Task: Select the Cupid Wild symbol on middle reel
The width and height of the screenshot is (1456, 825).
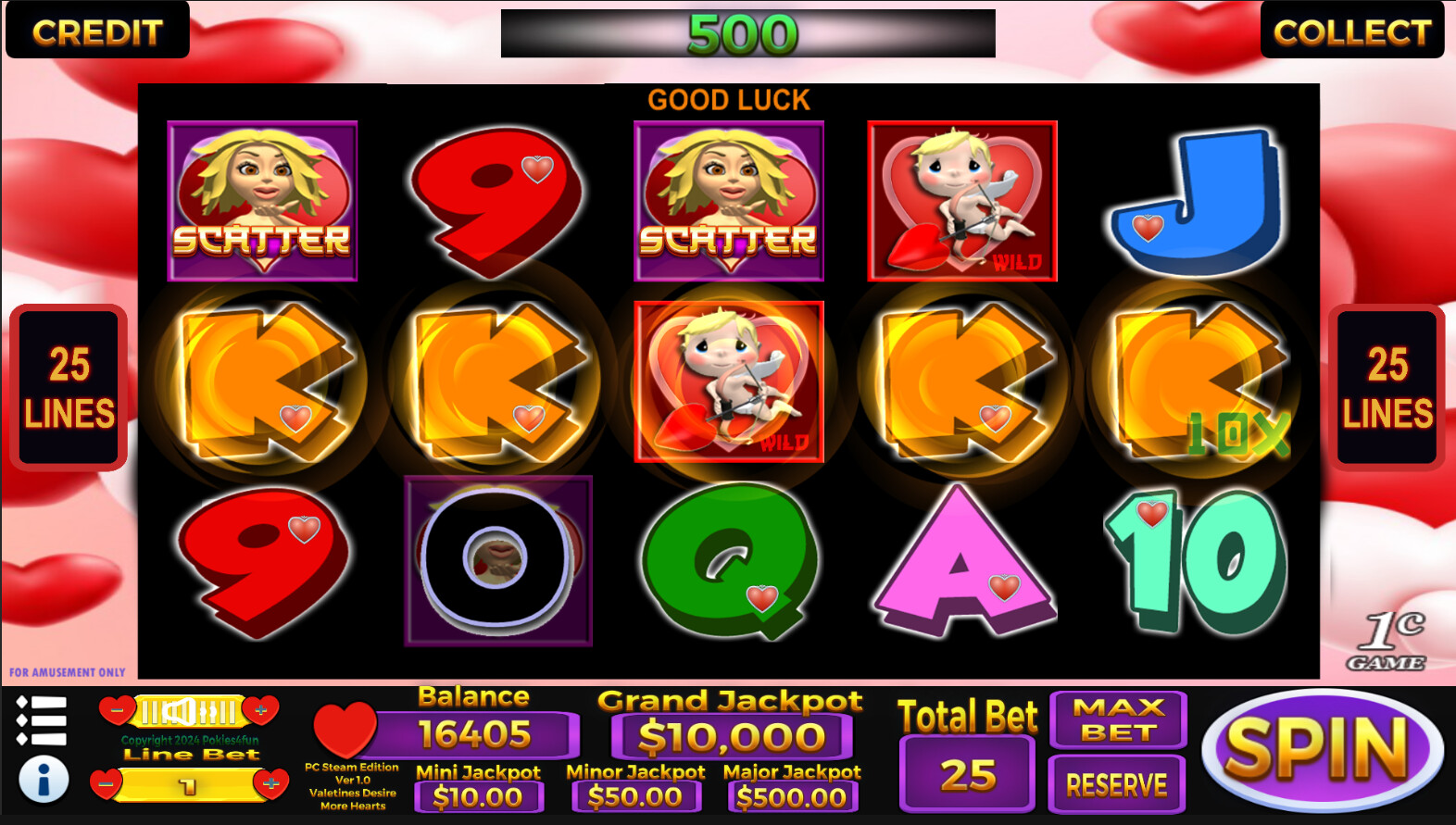Action: [x=729, y=380]
